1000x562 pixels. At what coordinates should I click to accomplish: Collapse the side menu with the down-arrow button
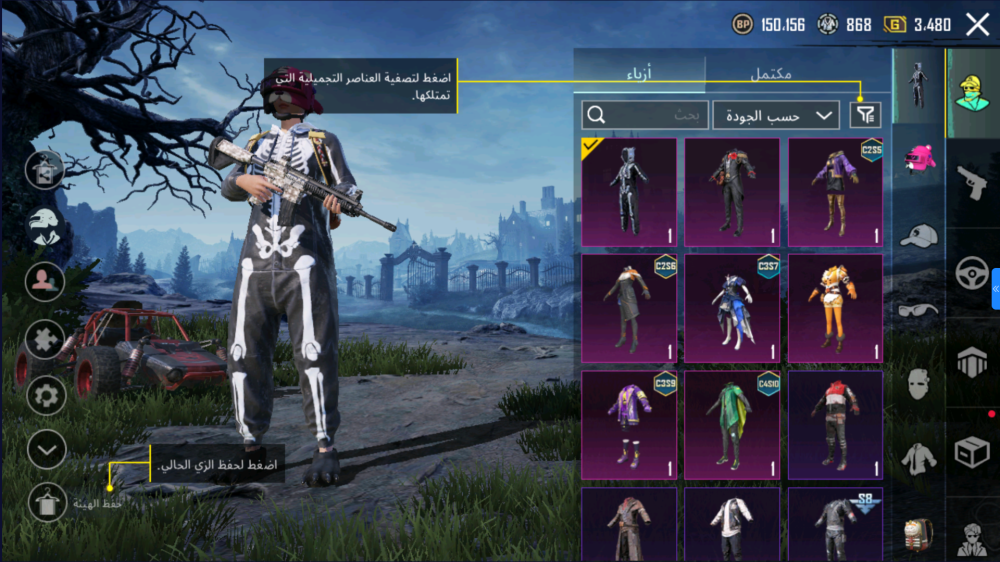point(46,450)
